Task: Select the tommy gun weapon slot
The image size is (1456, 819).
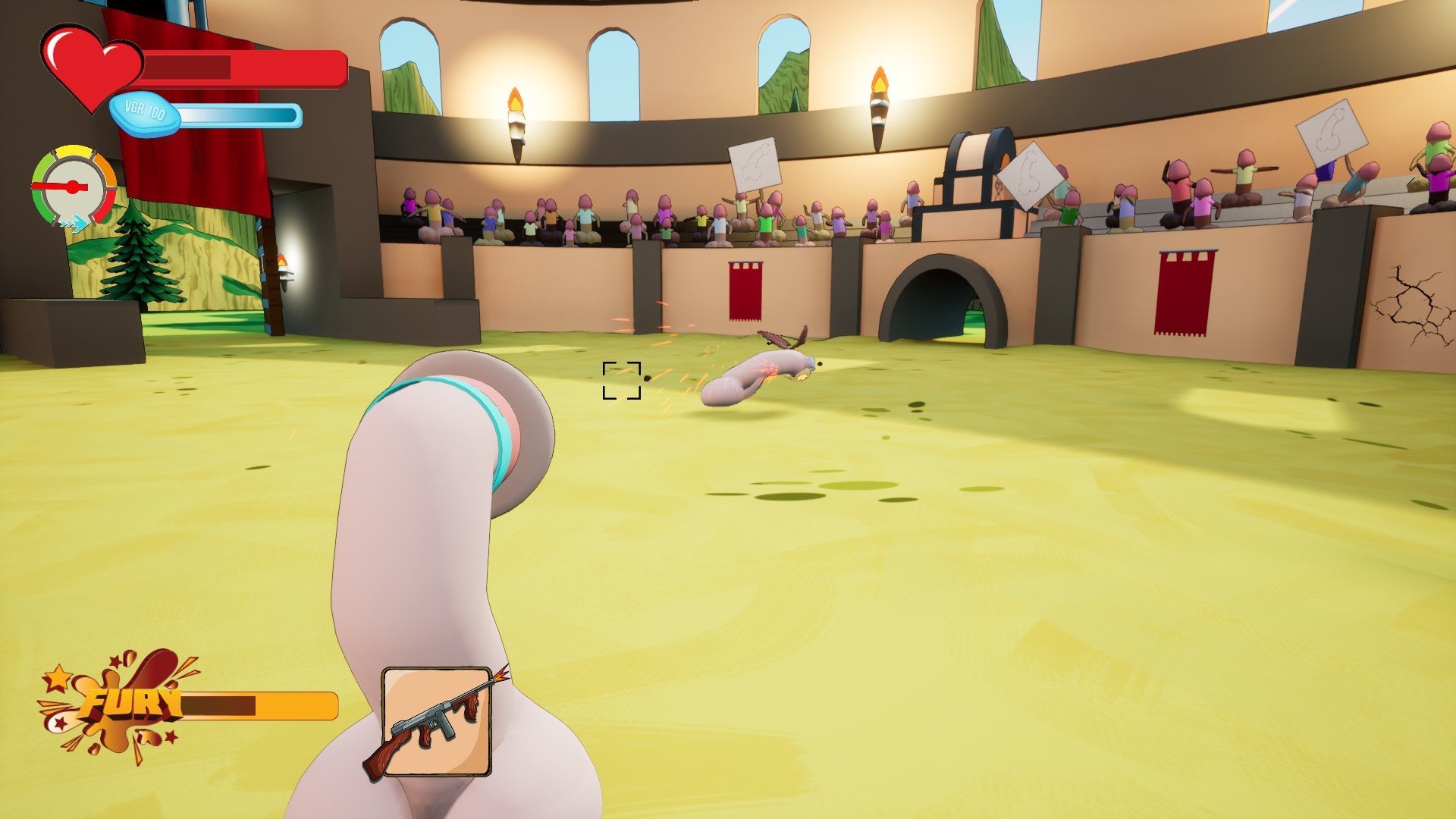Action: click(x=435, y=721)
